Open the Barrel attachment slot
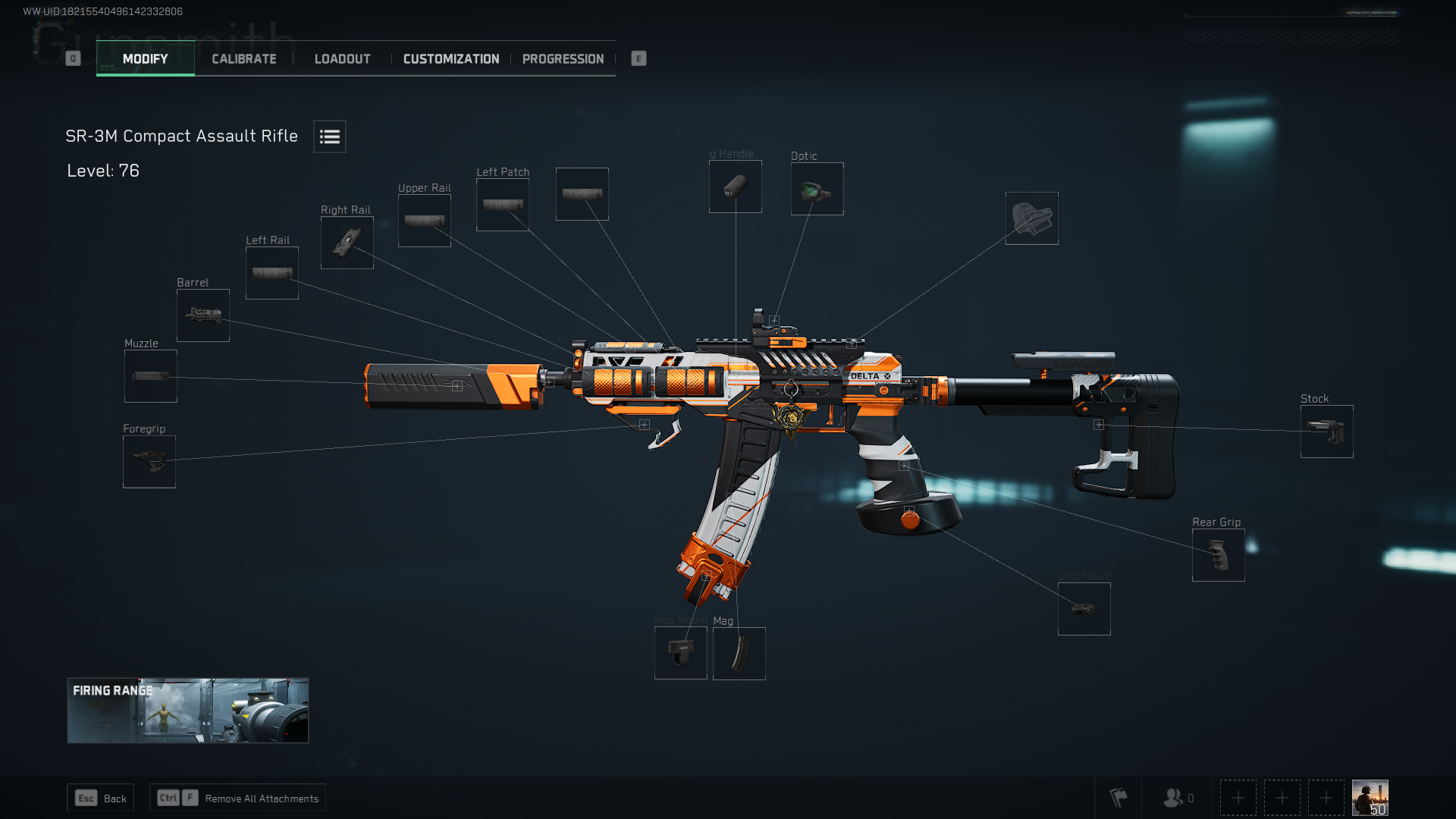Screen dimensions: 1456x819 [x=202, y=315]
